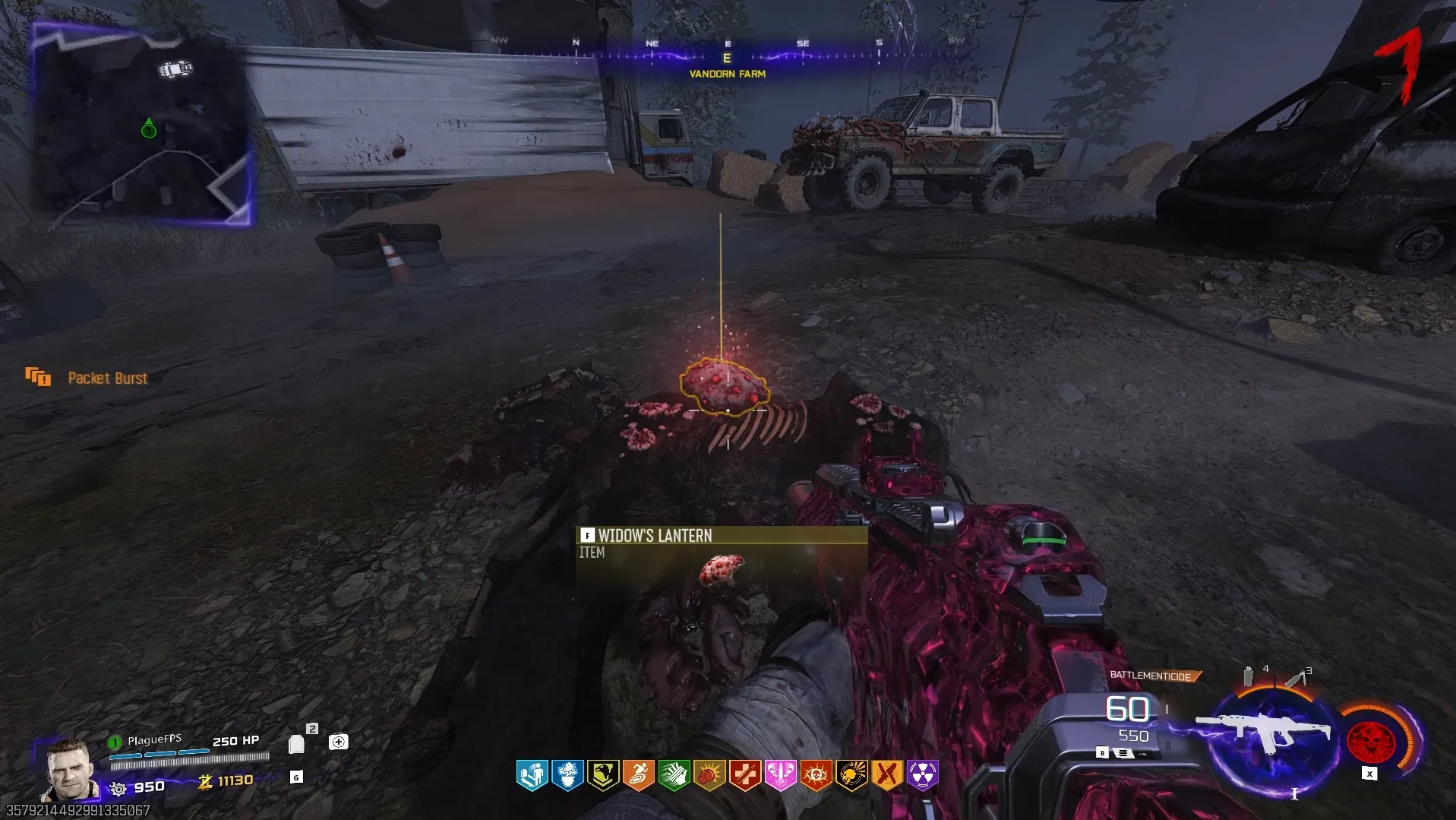This screenshot has width=1456, height=820.
Task: Select the purple radiation PhD Flopper perk
Action: point(922,775)
